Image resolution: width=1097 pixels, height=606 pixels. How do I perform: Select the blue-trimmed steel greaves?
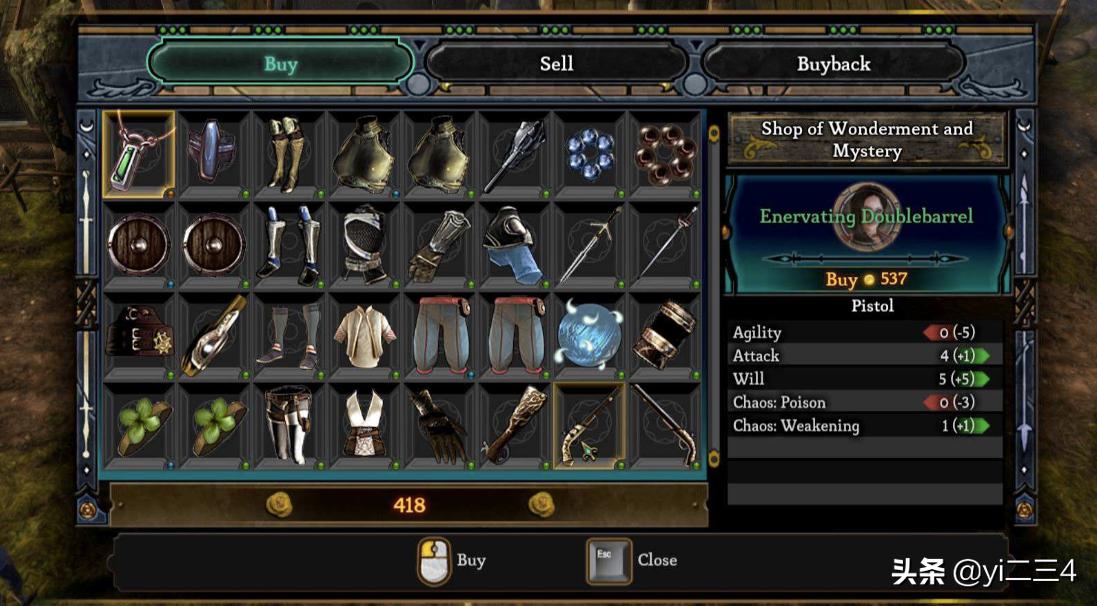tap(289, 243)
